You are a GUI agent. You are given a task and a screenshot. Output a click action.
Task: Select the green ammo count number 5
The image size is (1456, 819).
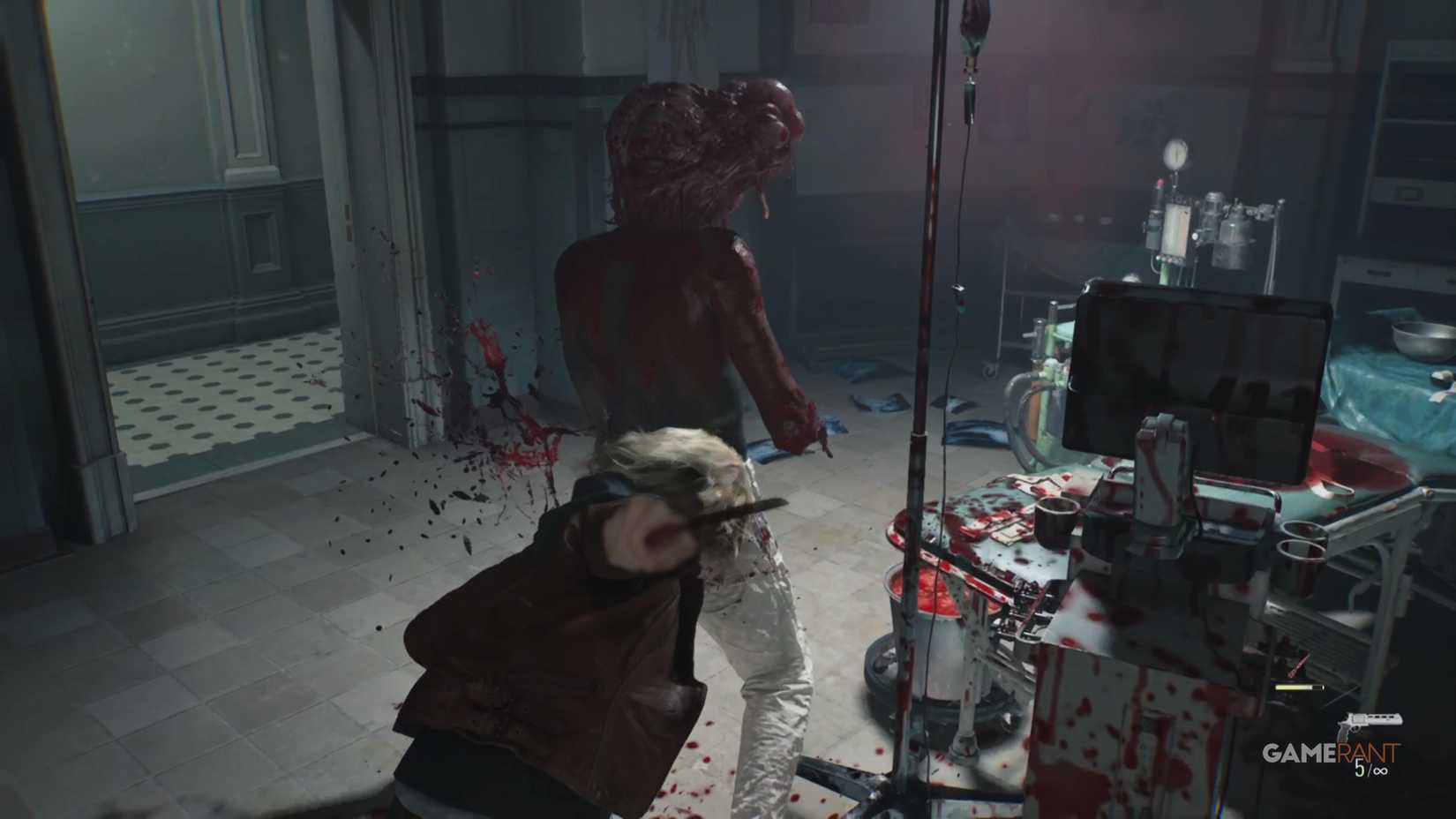[1359, 768]
